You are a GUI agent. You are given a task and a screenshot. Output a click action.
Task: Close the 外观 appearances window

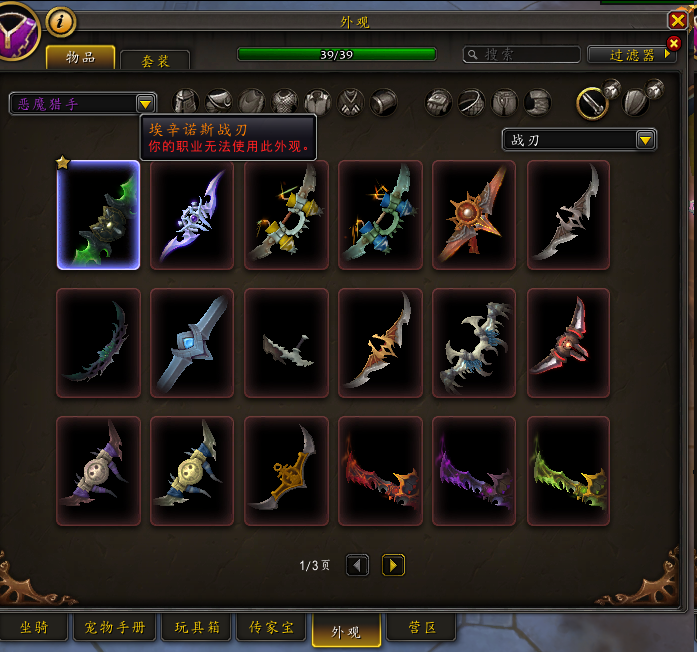click(x=677, y=20)
